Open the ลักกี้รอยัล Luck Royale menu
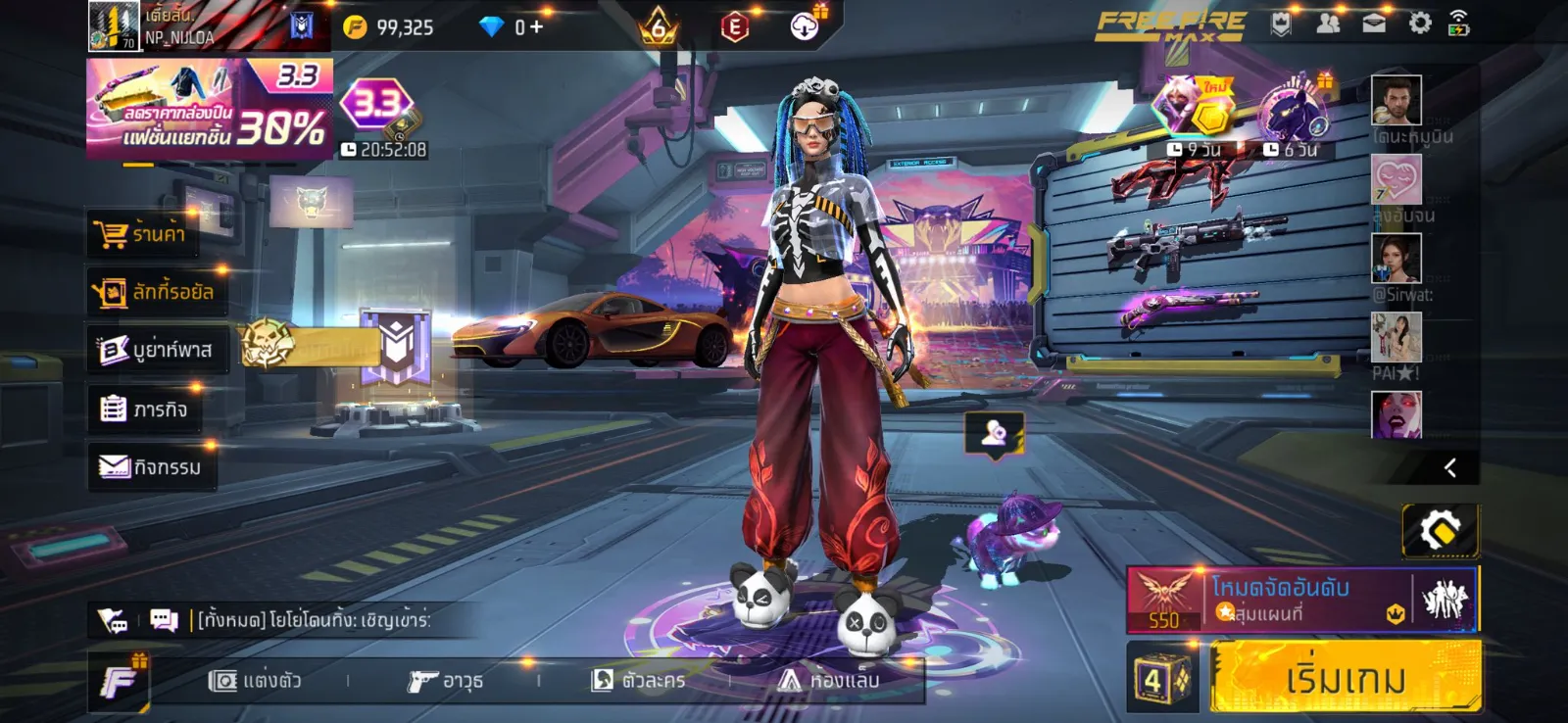Image resolution: width=1568 pixels, height=723 pixels. coord(157,292)
